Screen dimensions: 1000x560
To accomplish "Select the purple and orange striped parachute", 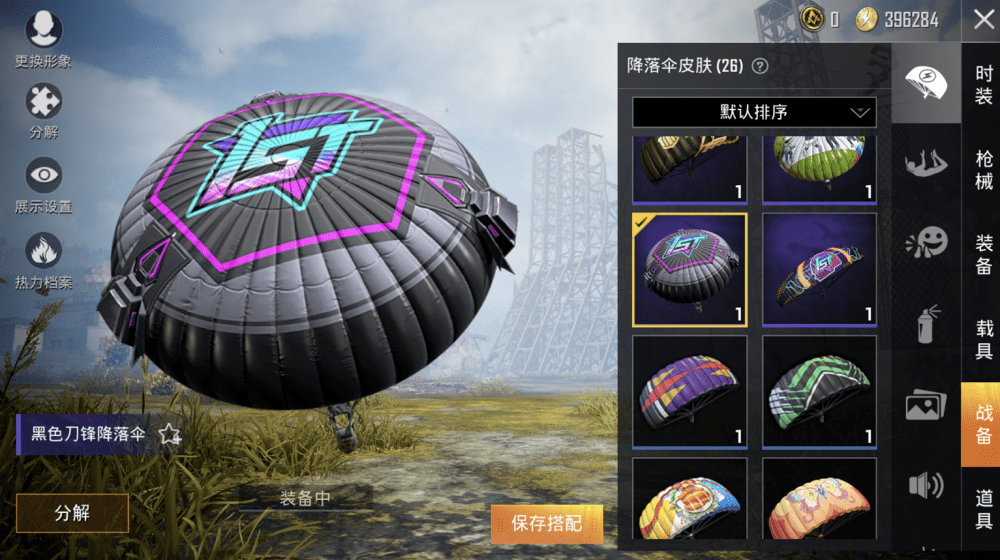I will coord(690,392).
